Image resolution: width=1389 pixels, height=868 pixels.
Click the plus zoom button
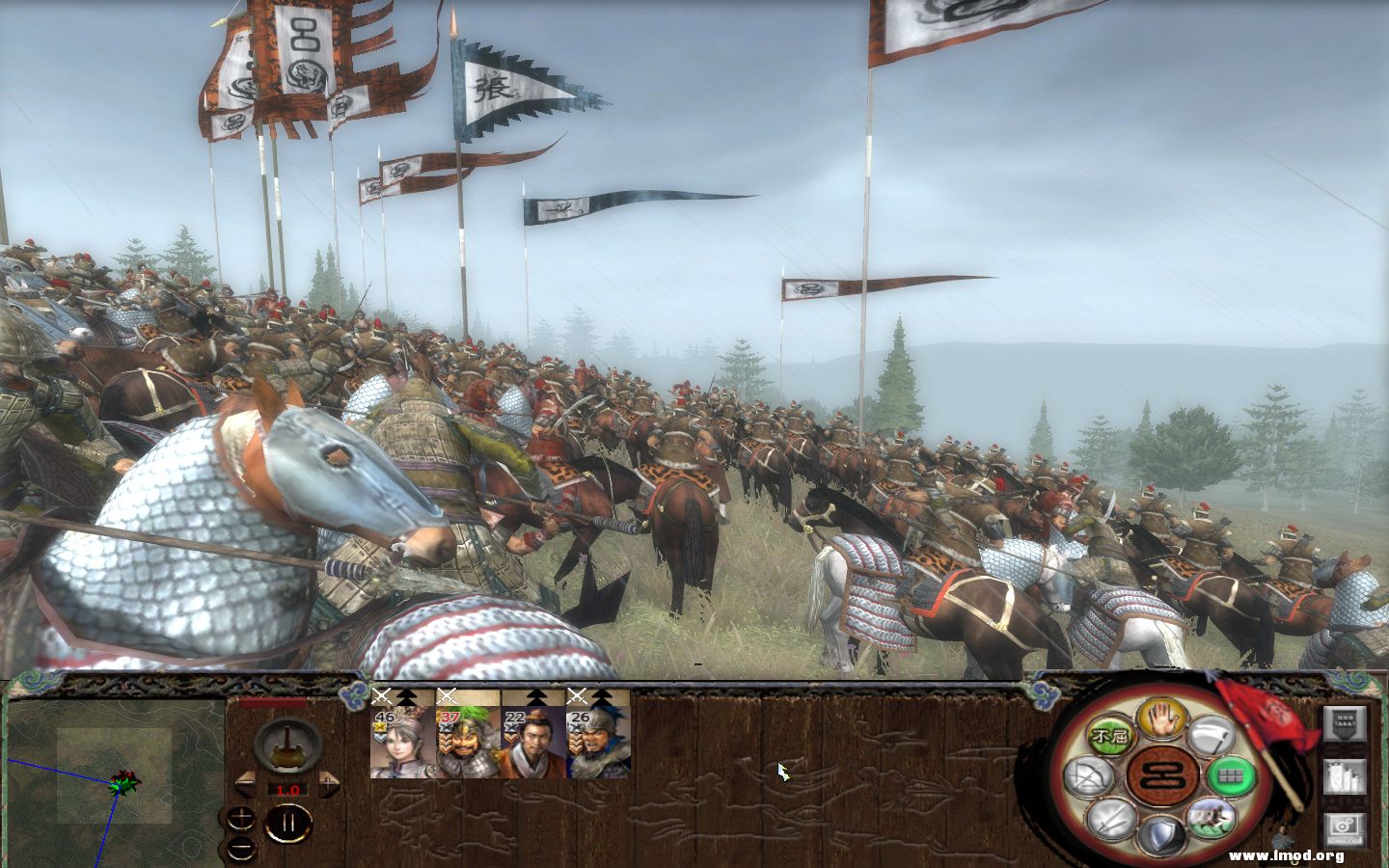coord(240,818)
